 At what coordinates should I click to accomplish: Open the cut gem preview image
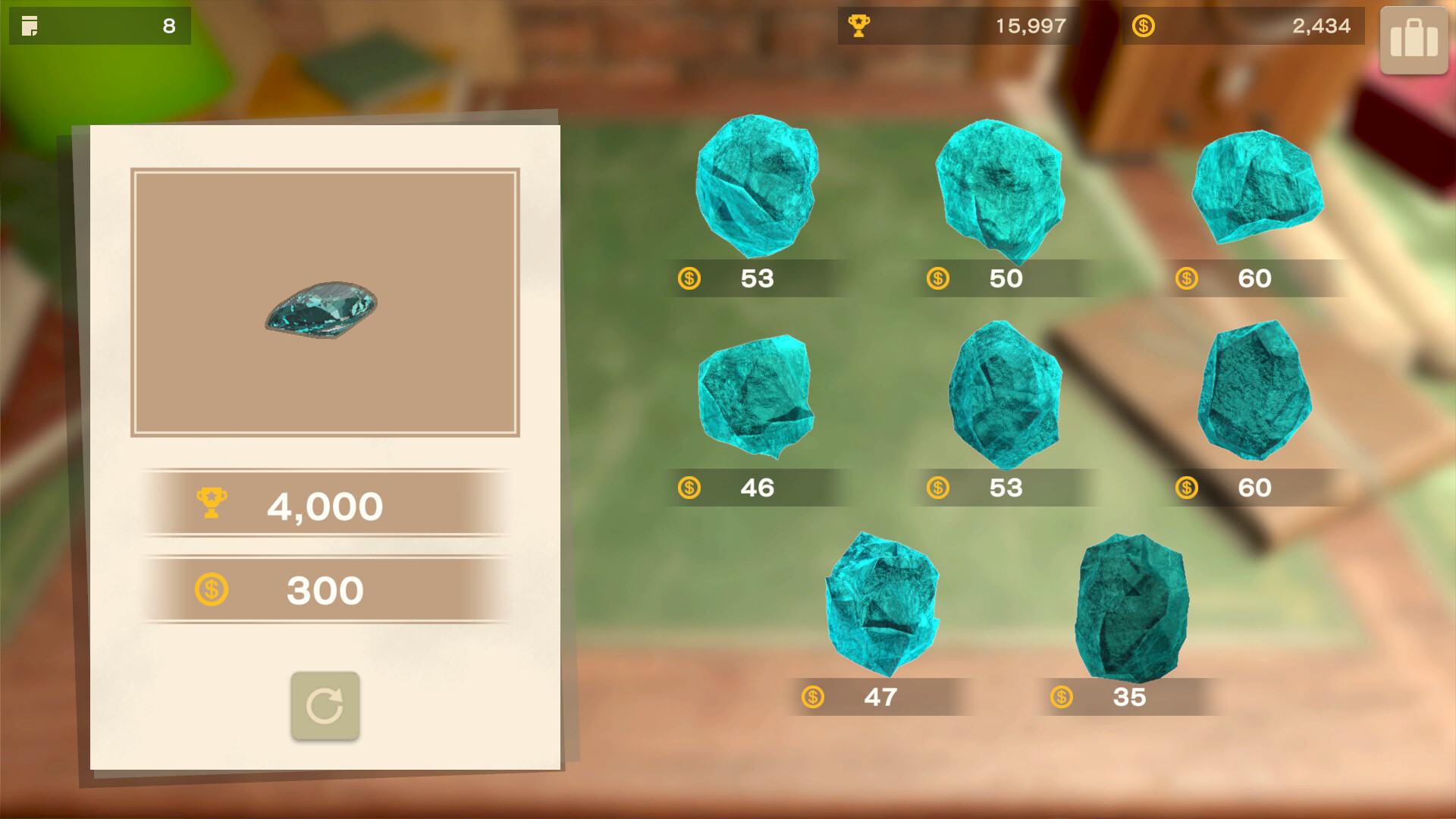click(x=325, y=303)
